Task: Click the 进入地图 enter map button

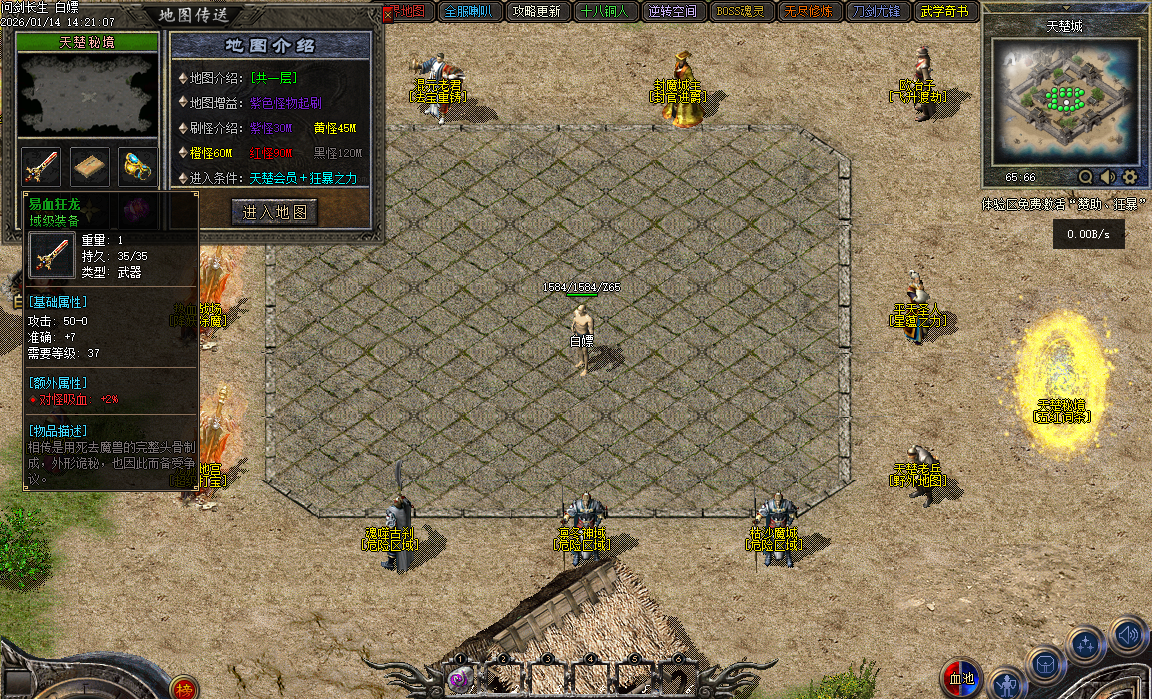Action: point(275,212)
